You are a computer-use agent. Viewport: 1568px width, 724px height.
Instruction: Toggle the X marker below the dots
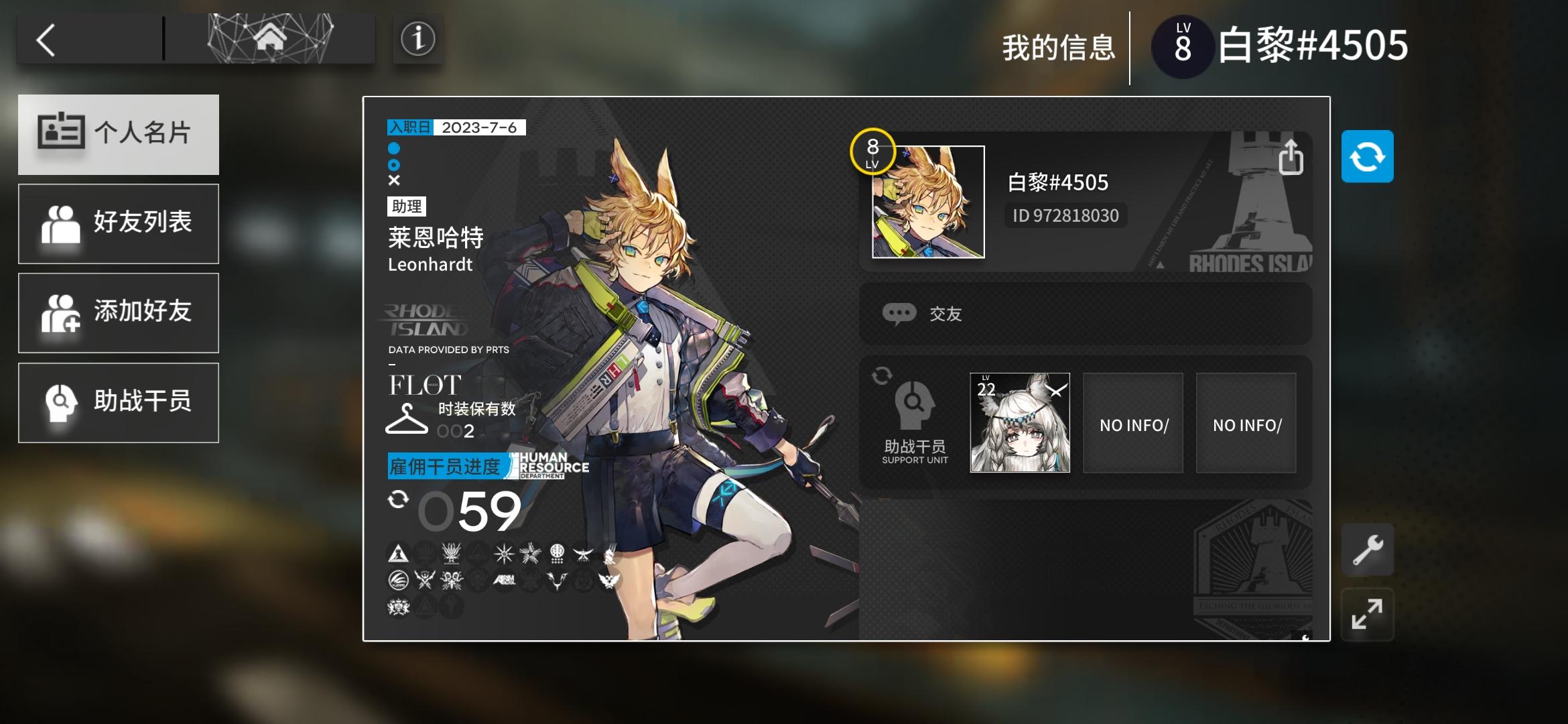coord(395,180)
